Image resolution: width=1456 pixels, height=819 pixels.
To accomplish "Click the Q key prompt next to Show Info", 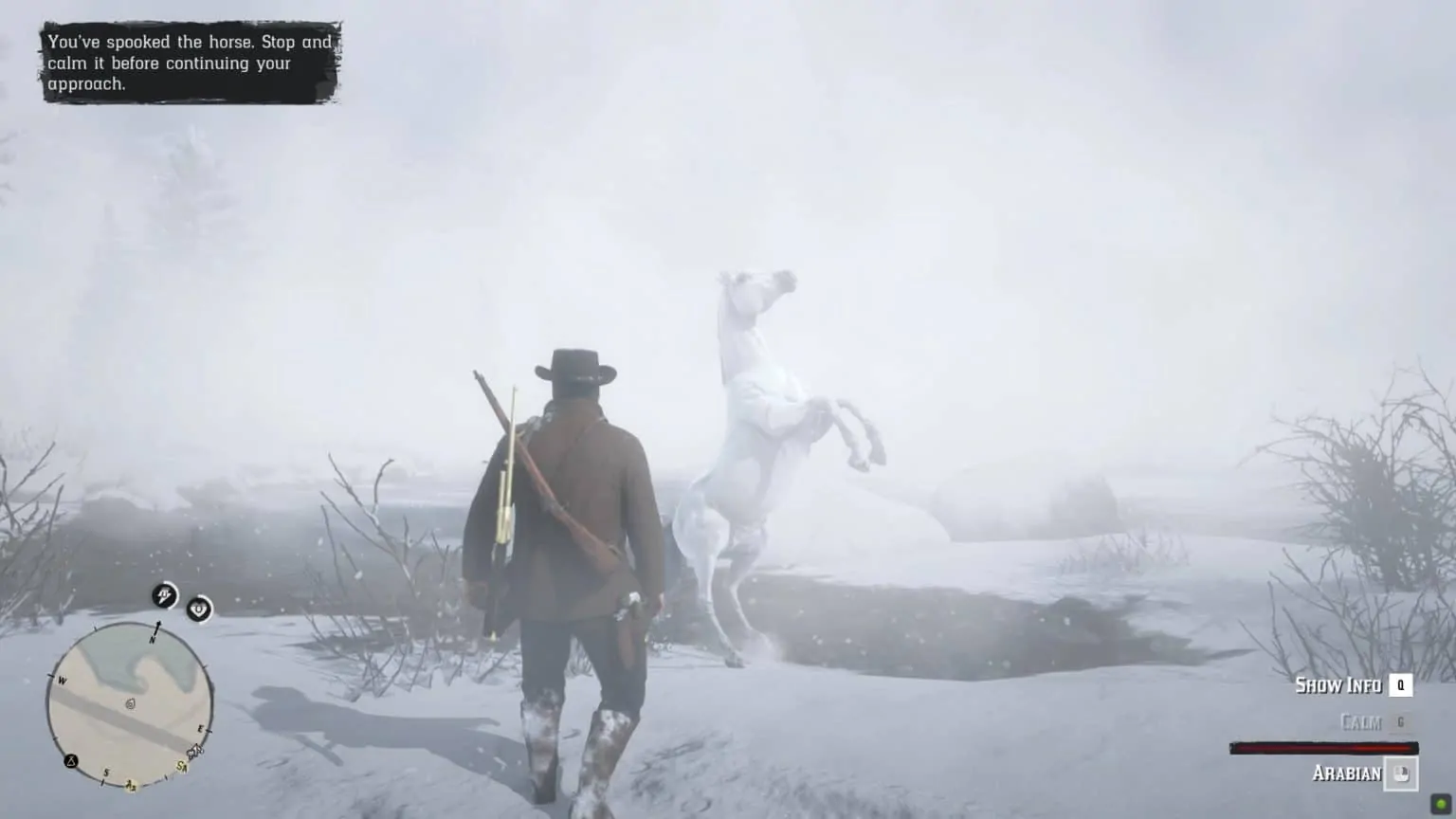I will point(1401,686).
